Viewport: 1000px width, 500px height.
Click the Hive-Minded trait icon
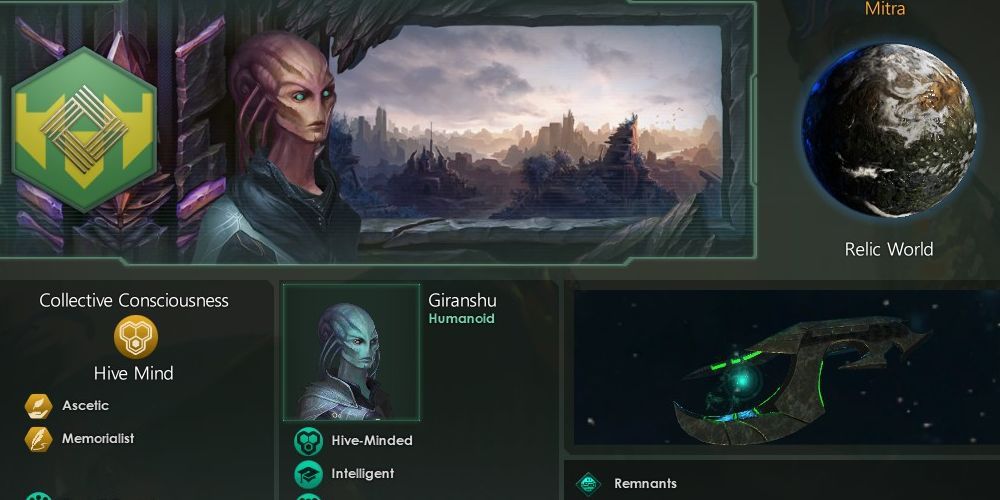click(x=307, y=441)
